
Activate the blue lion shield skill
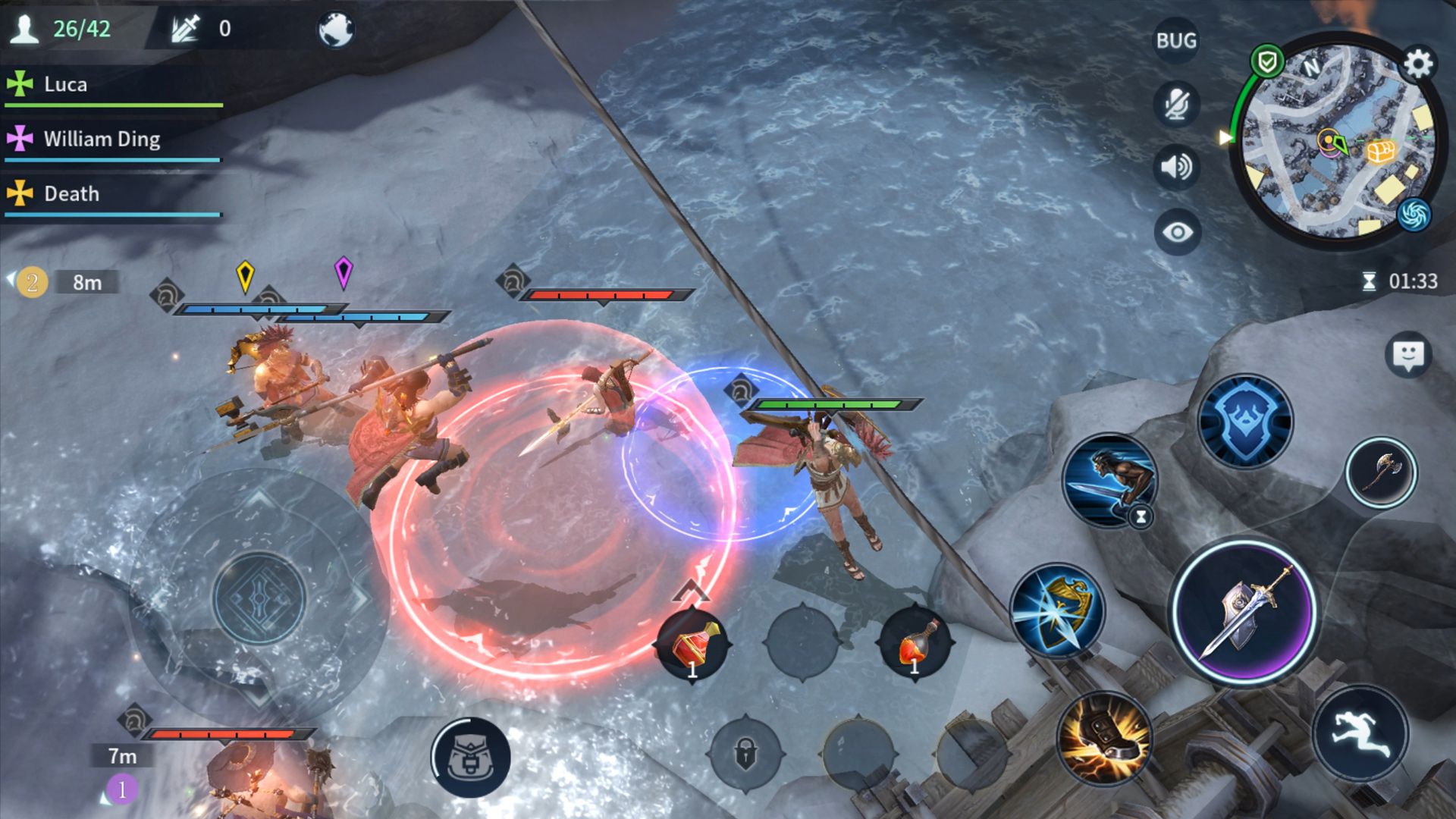click(1244, 422)
